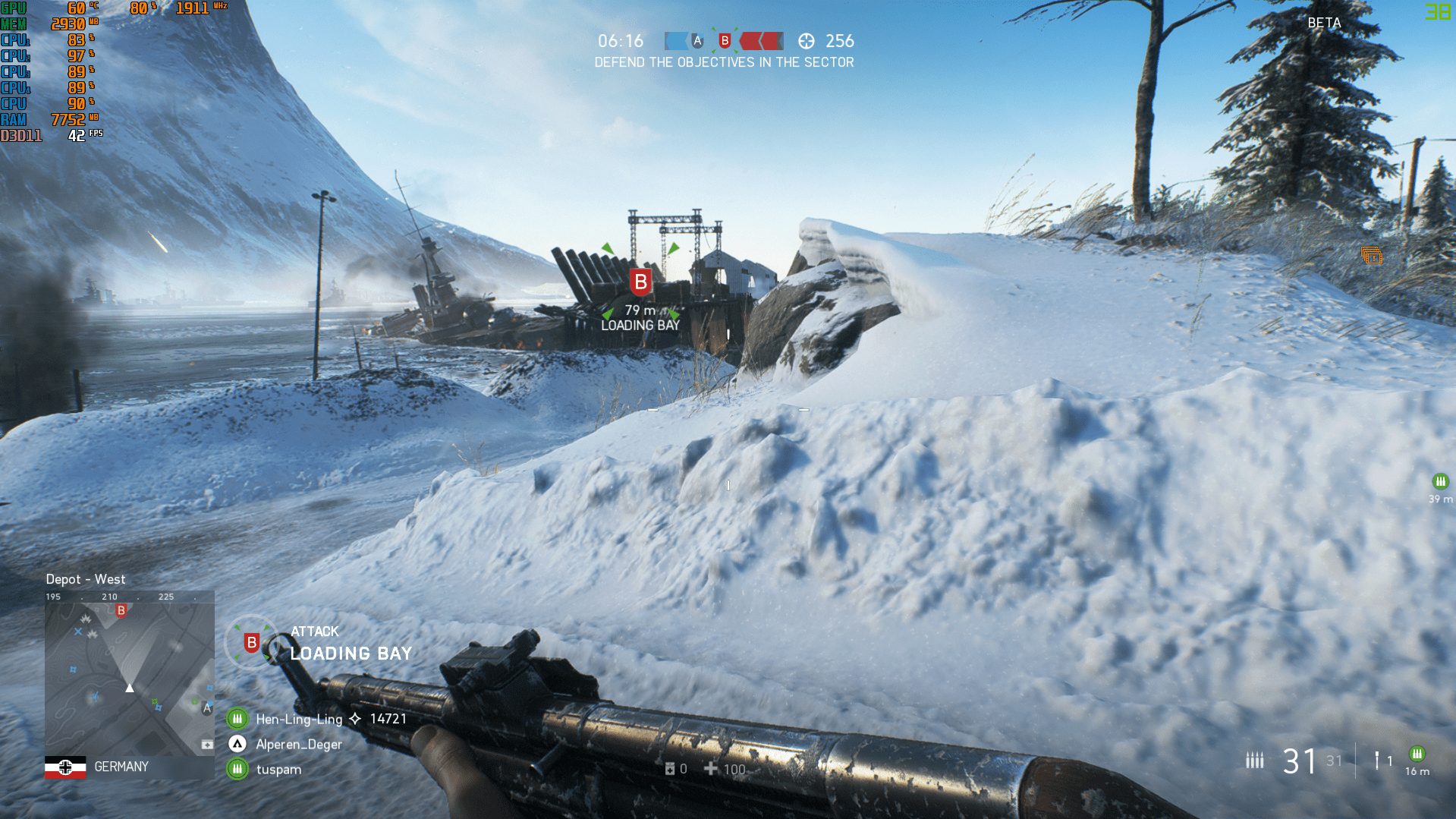Click the supply drop icon labeled 39 m on the right

pyautogui.click(x=1439, y=480)
